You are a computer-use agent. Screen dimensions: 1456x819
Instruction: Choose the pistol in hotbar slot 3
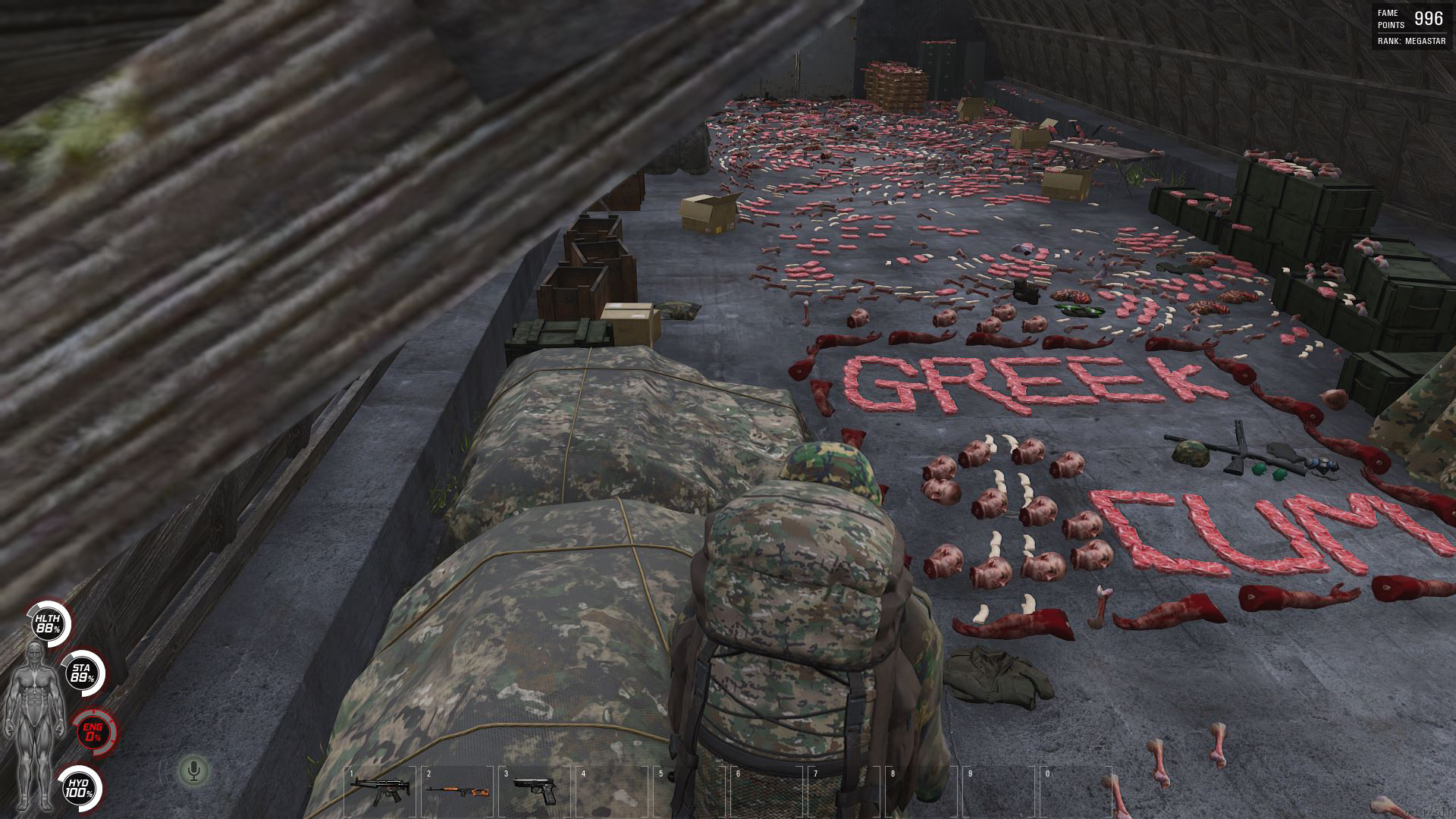535,791
